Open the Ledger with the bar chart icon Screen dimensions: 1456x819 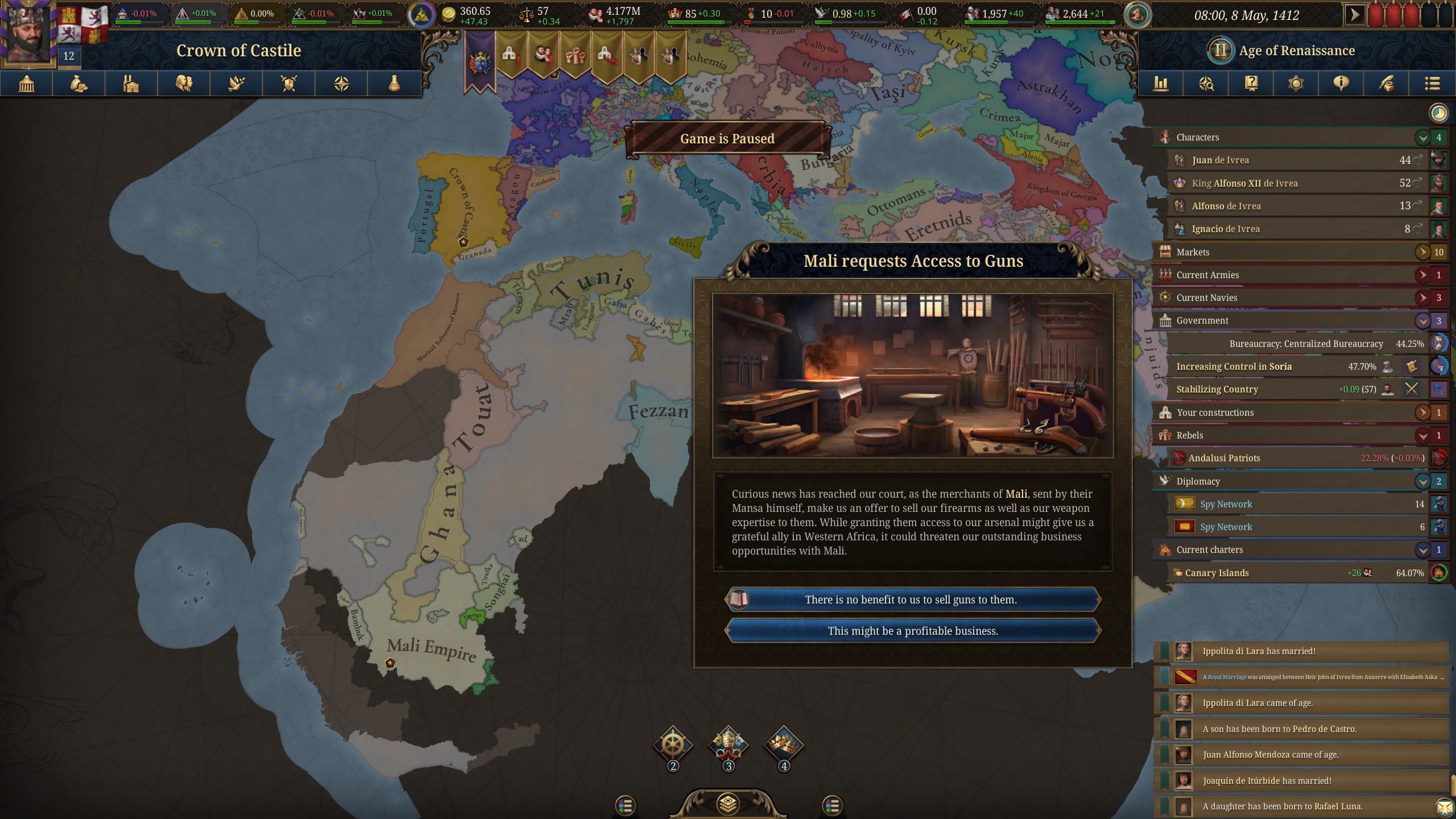click(1161, 84)
